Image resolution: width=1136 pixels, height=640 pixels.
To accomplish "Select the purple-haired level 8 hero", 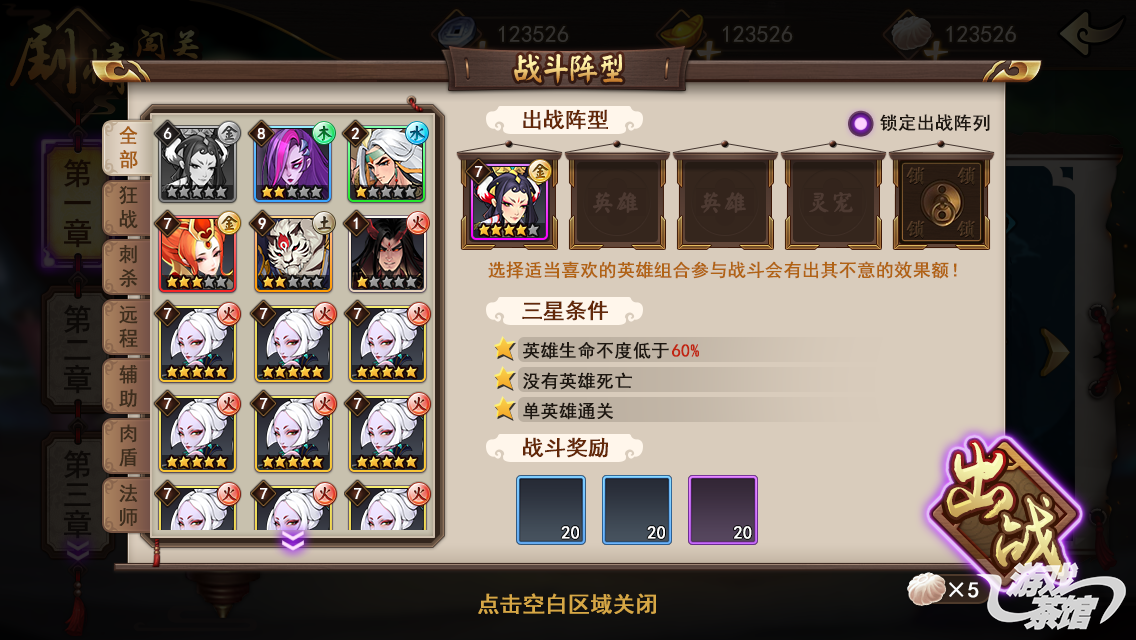I will click(293, 162).
